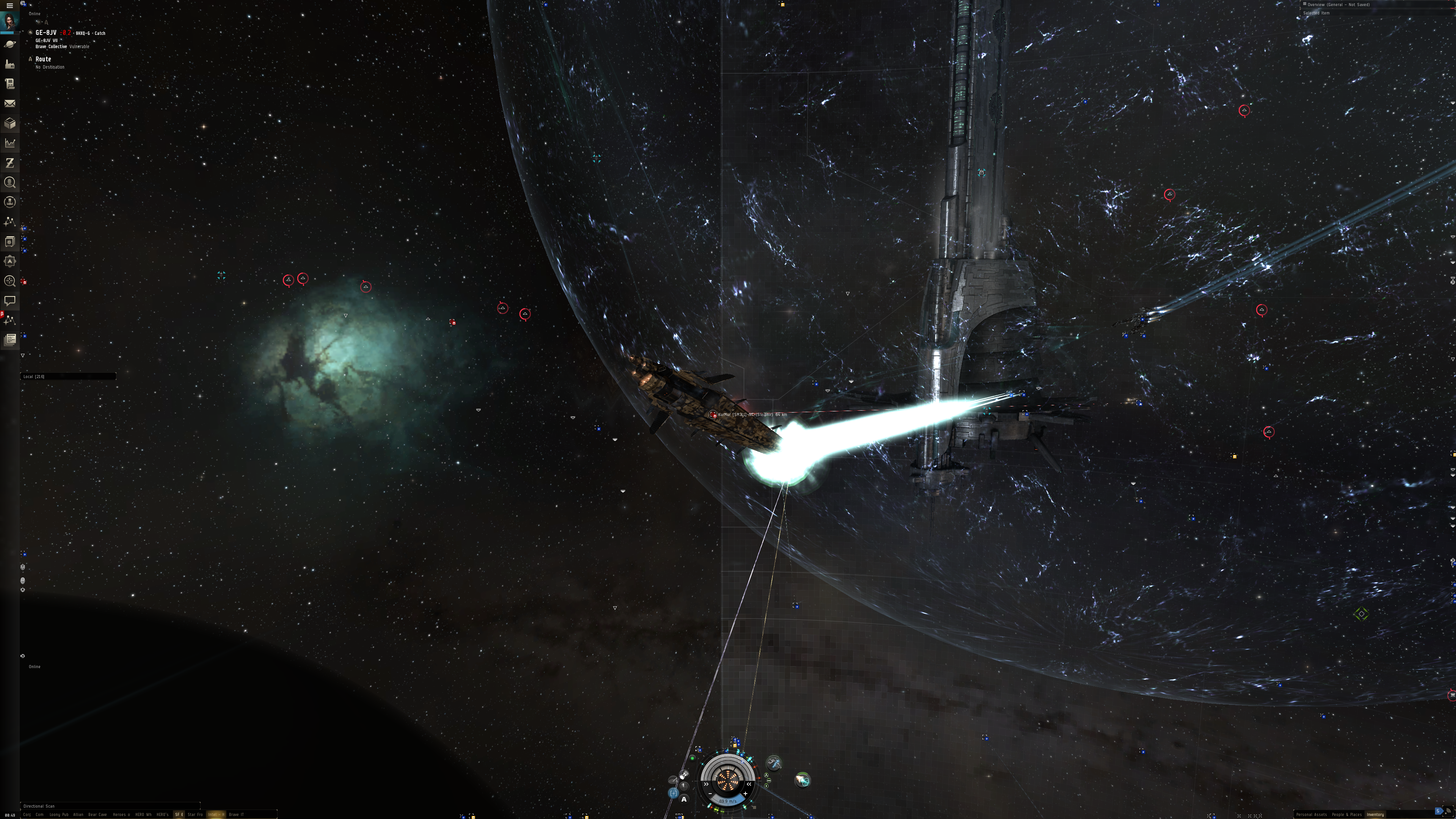The image size is (1456, 819).
Task: Open the planet icon in the sidebar
Action: point(9,44)
